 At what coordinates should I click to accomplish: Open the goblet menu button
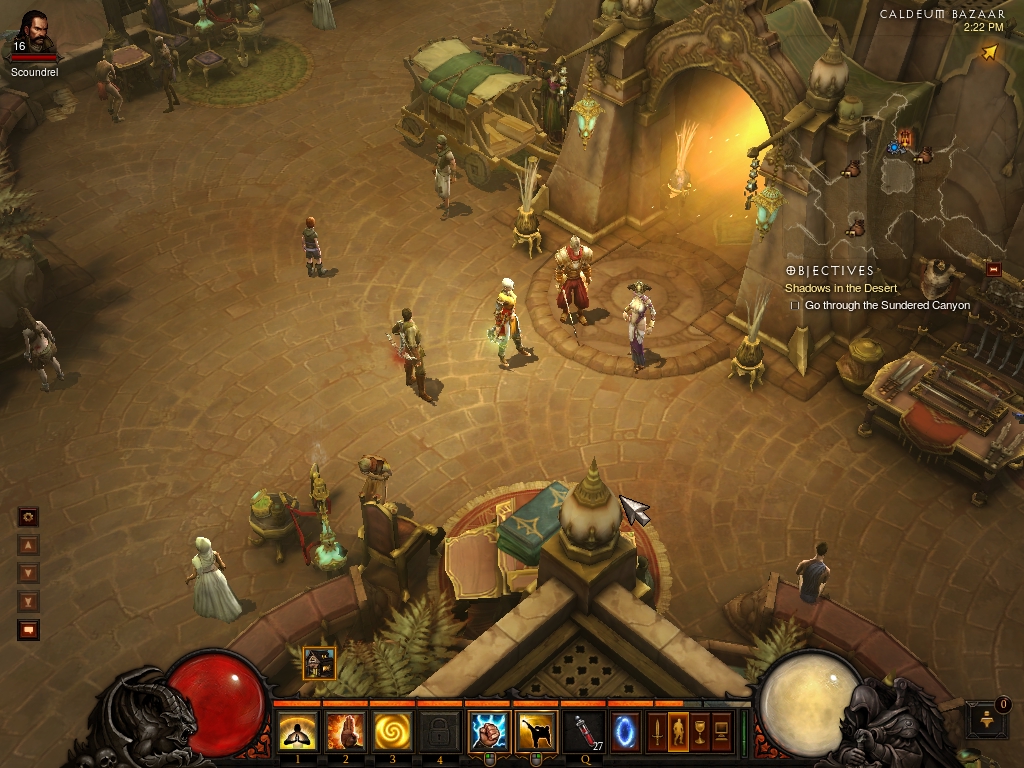(x=700, y=733)
